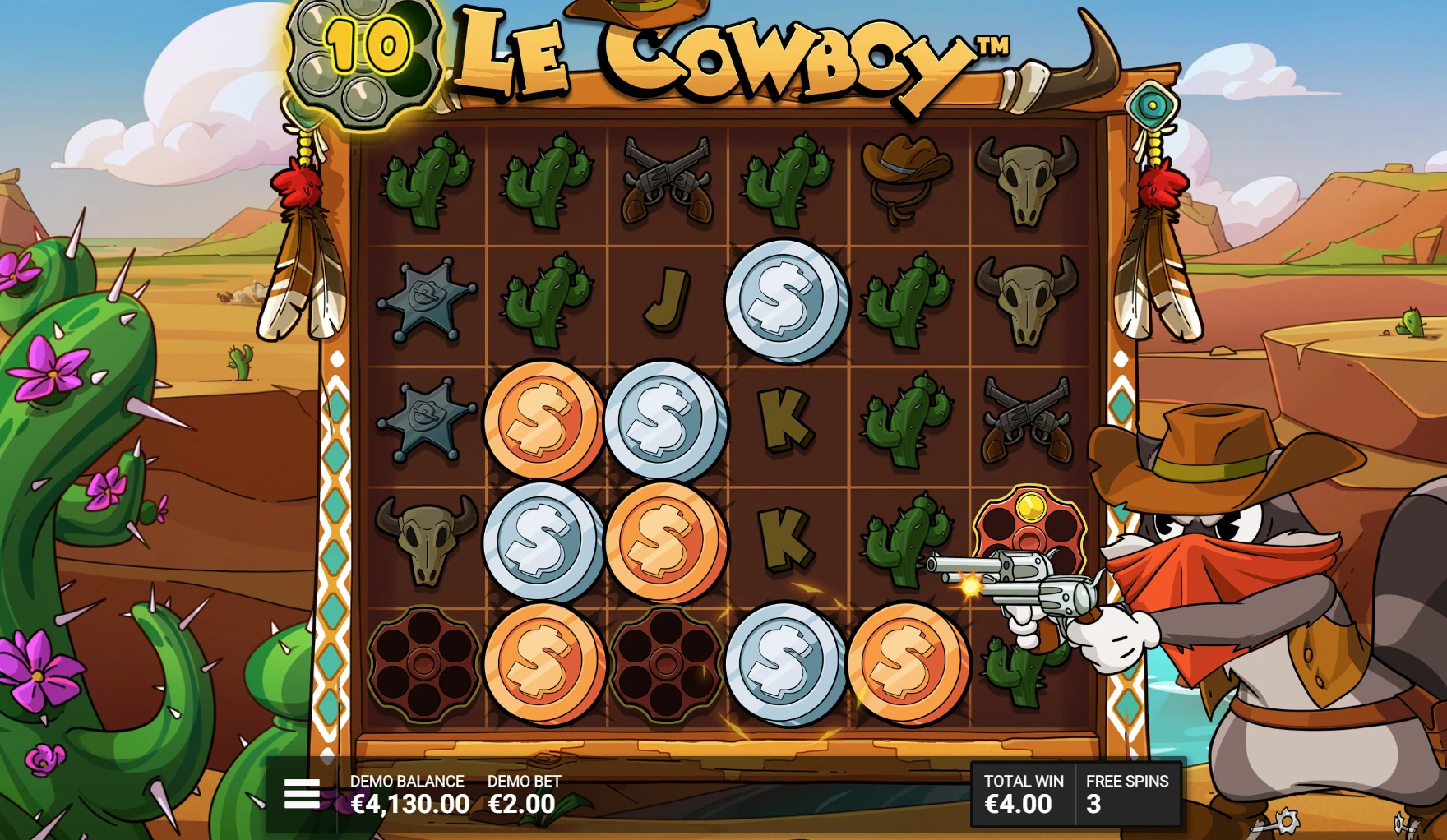The height and width of the screenshot is (840, 1447).
Task: Click the J letter symbol
Action: tap(666, 300)
